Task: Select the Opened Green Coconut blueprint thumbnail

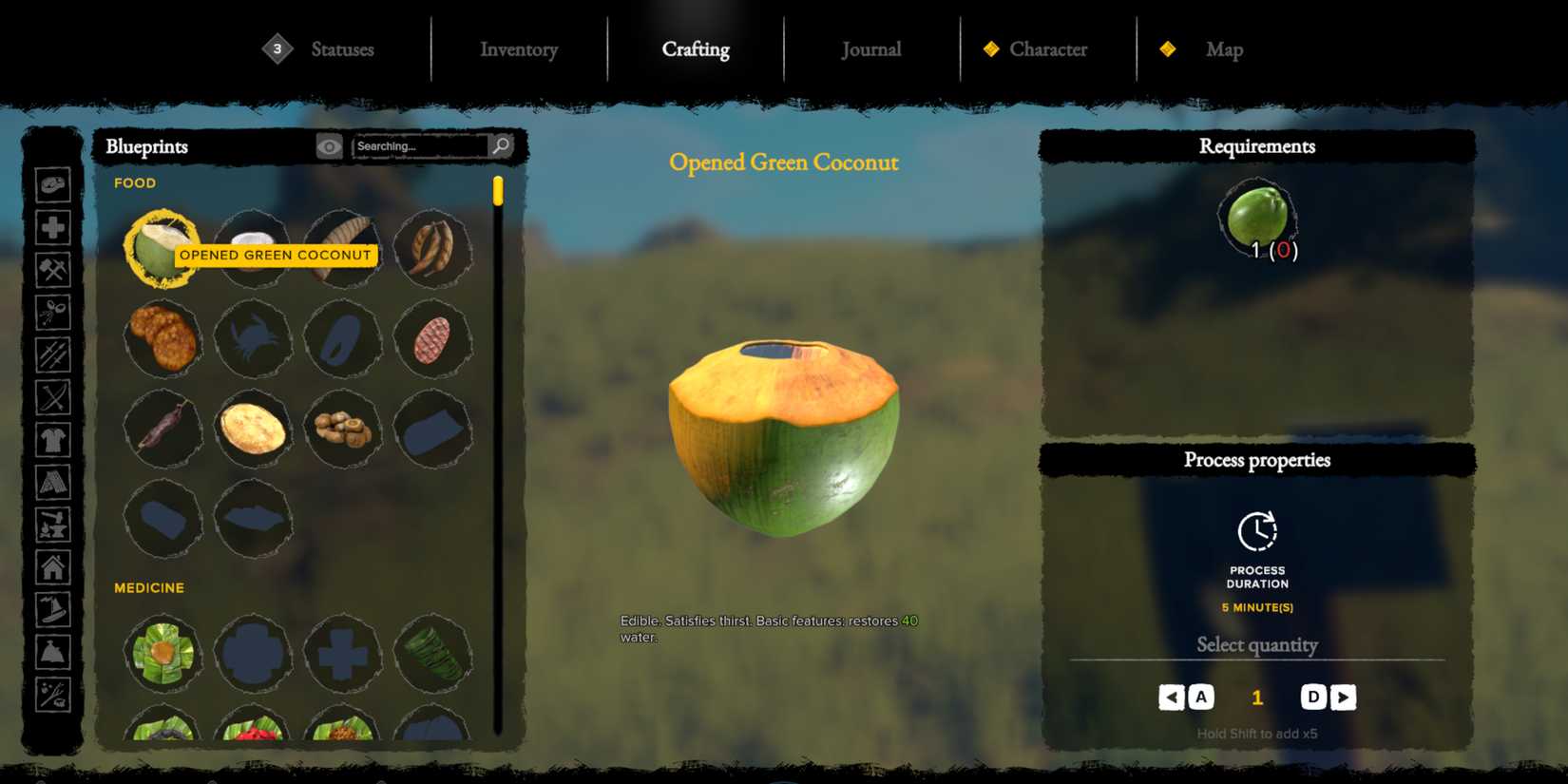Action: point(162,247)
